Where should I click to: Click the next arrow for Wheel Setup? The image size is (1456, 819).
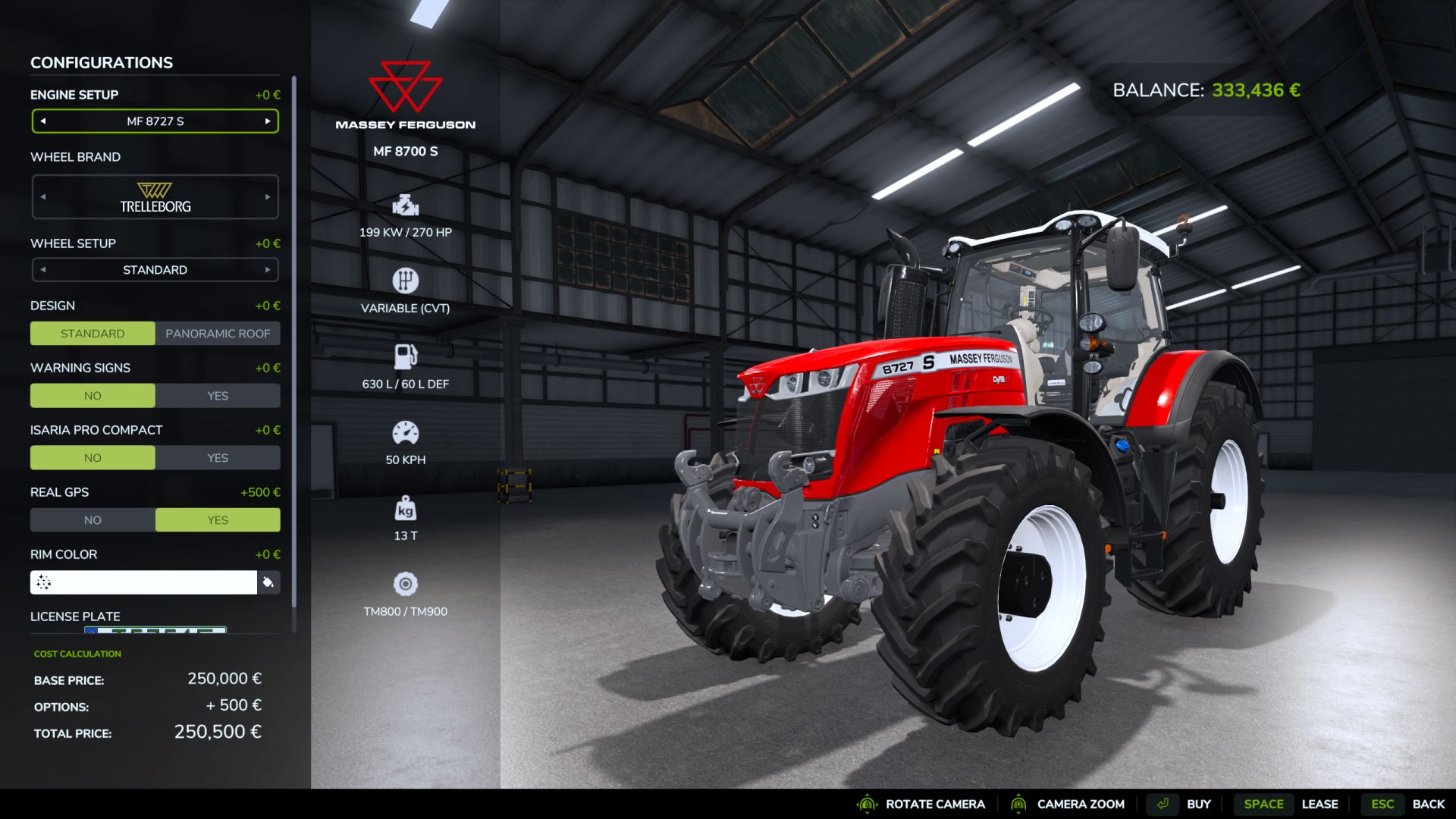267,269
